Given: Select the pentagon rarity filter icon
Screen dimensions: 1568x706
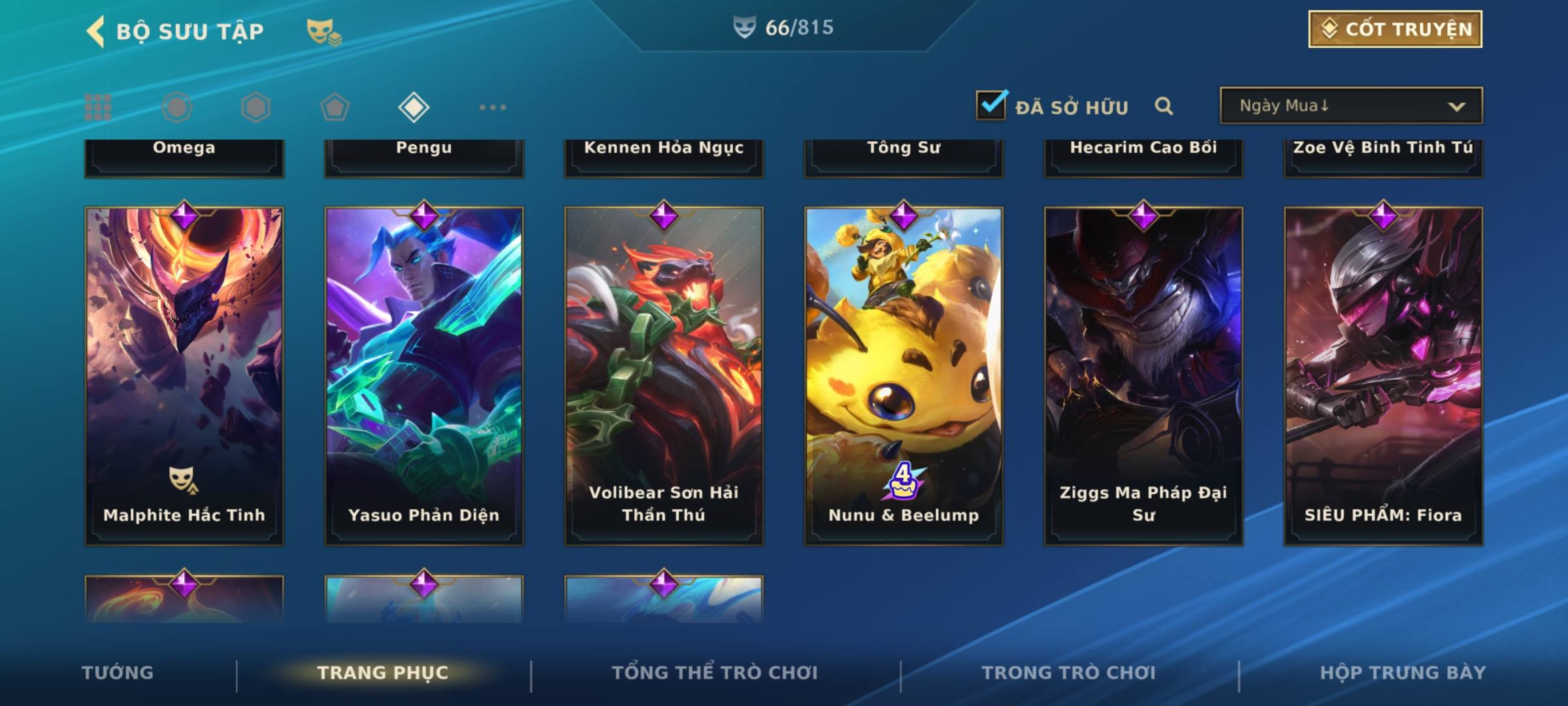Looking at the screenshot, I should 335,107.
